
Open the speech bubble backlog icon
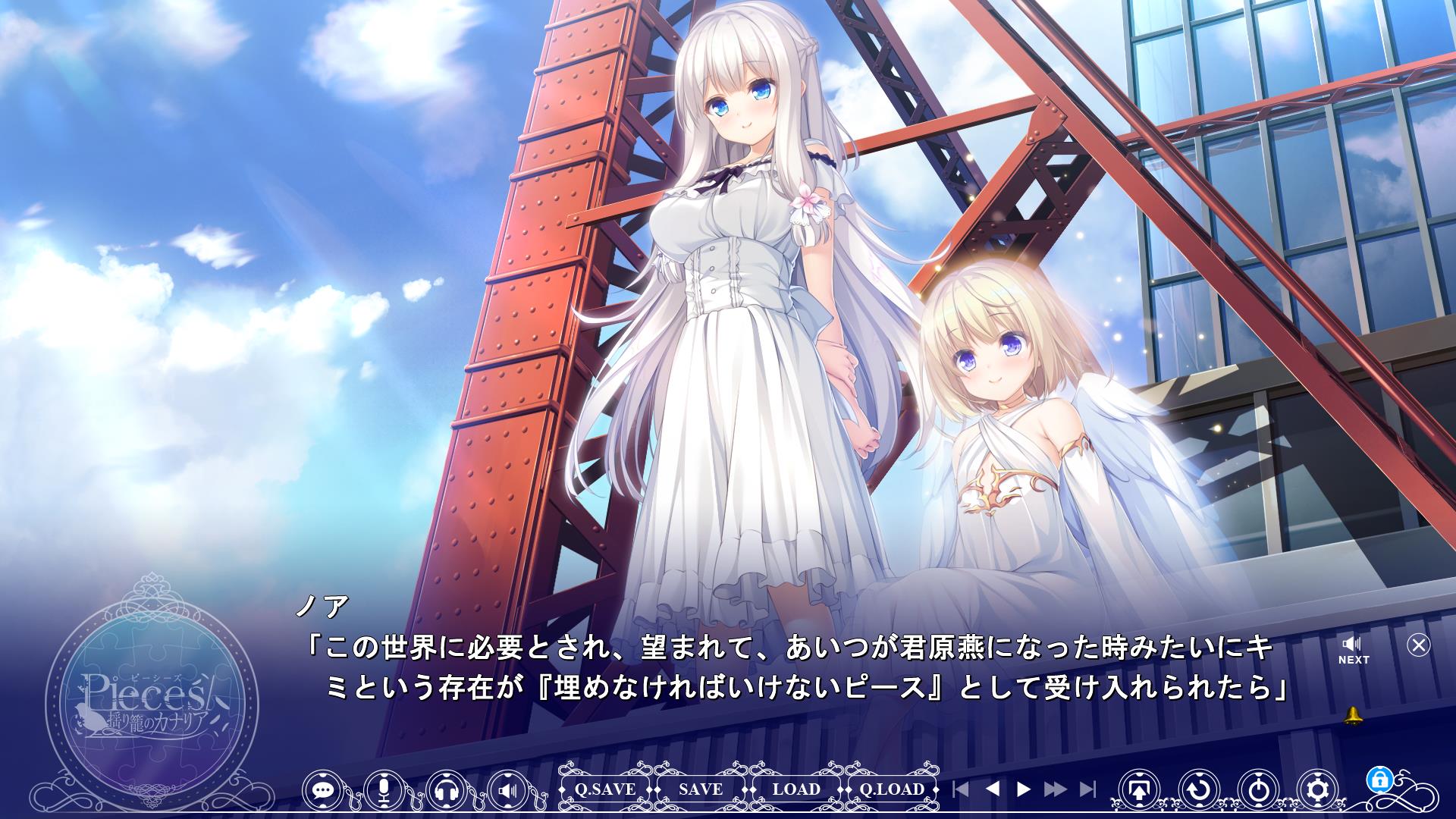point(324,790)
